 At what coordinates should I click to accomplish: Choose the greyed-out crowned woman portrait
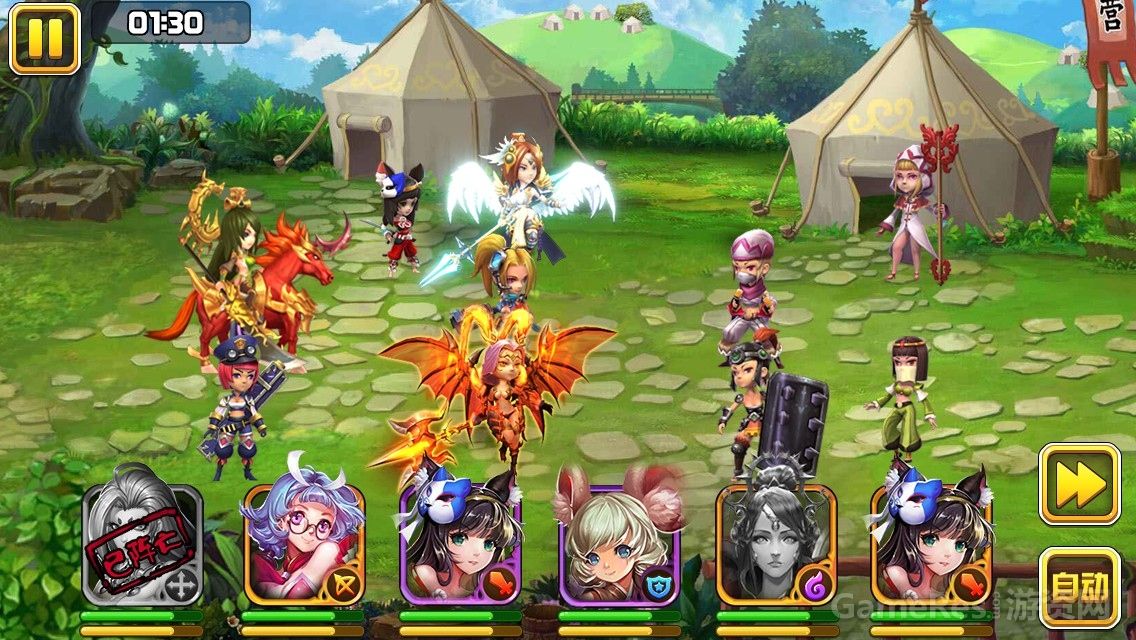(776, 544)
